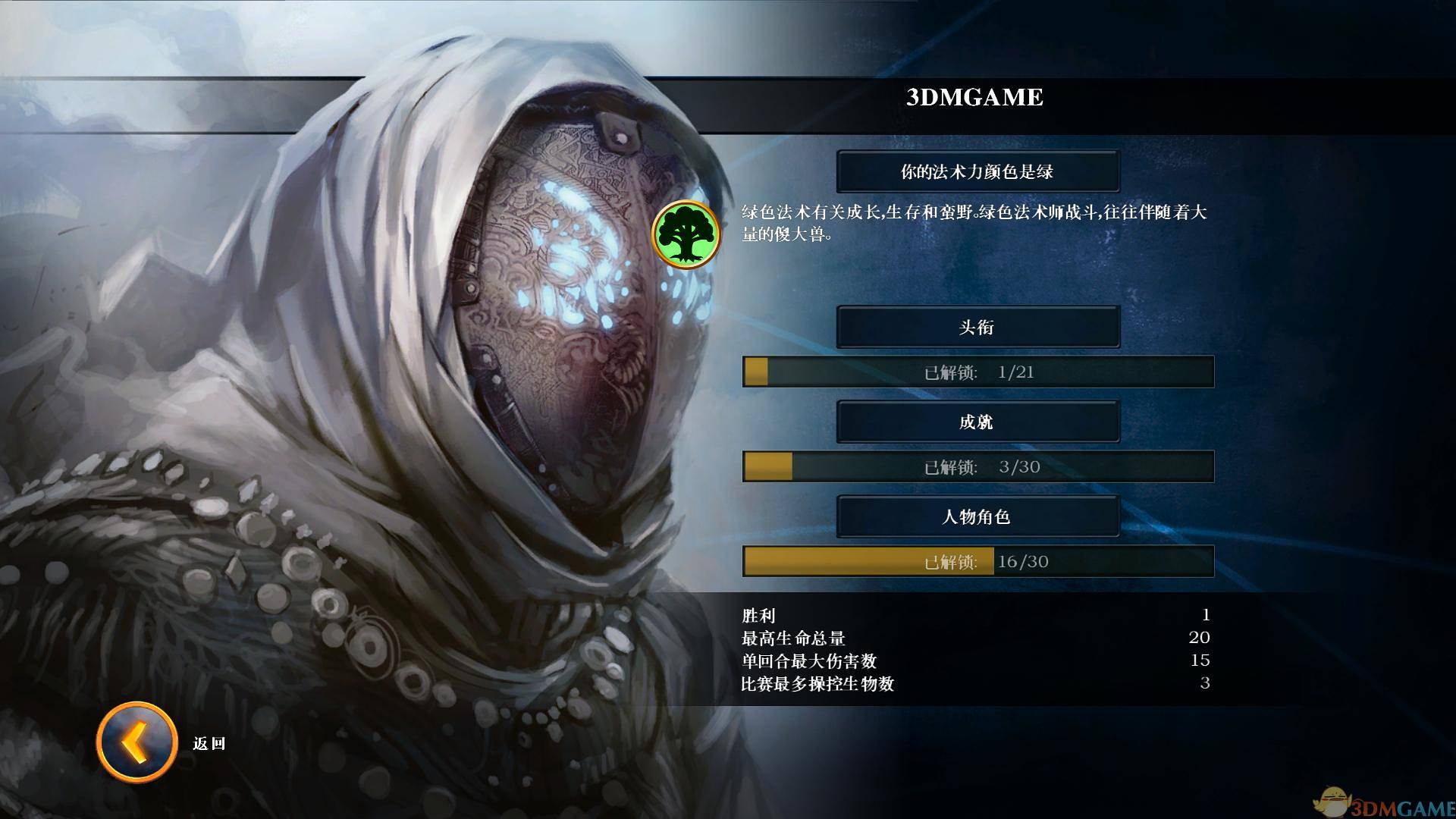This screenshot has height=819, width=1456.
Task: Open the 头衔 titles panel
Action: [977, 327]
